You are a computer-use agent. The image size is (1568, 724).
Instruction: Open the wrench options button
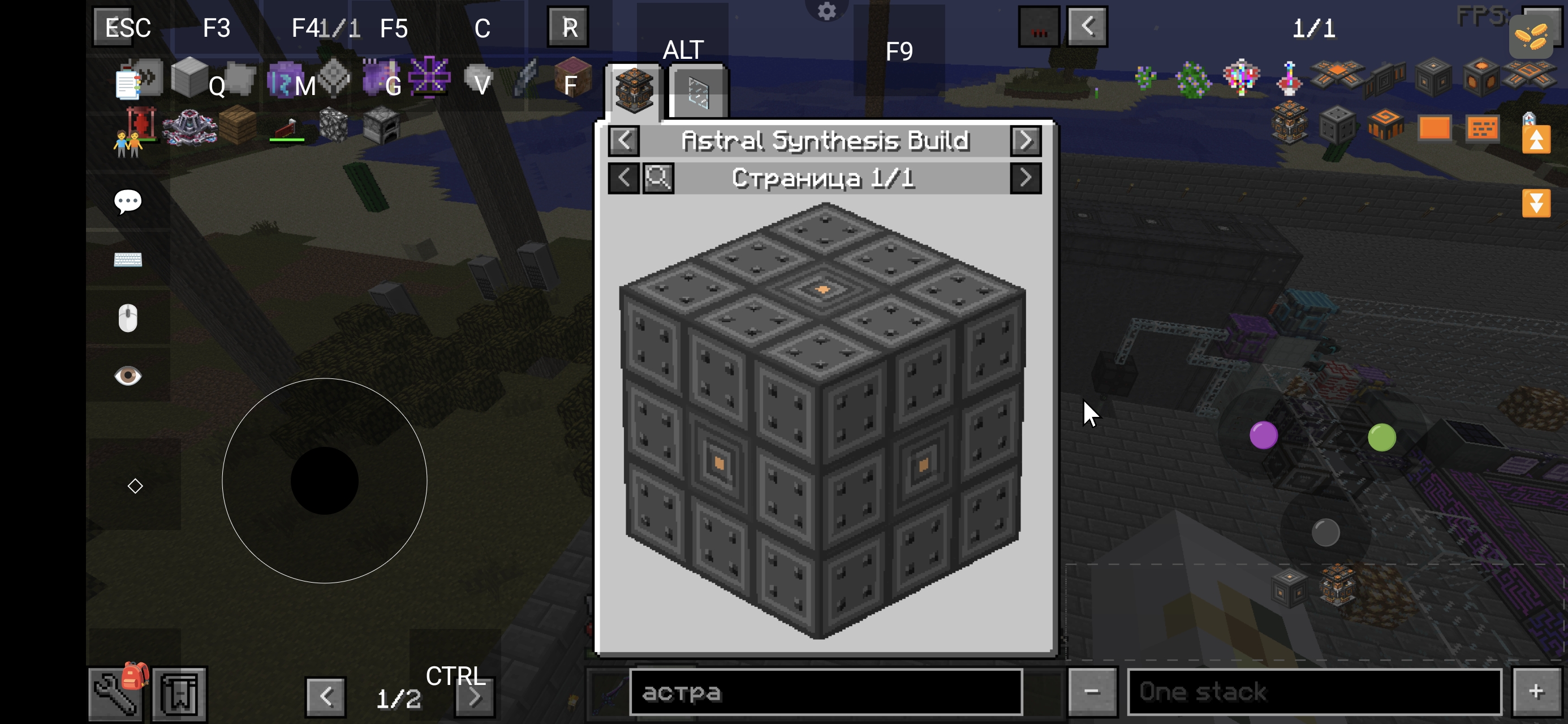[x=115, y=694]
